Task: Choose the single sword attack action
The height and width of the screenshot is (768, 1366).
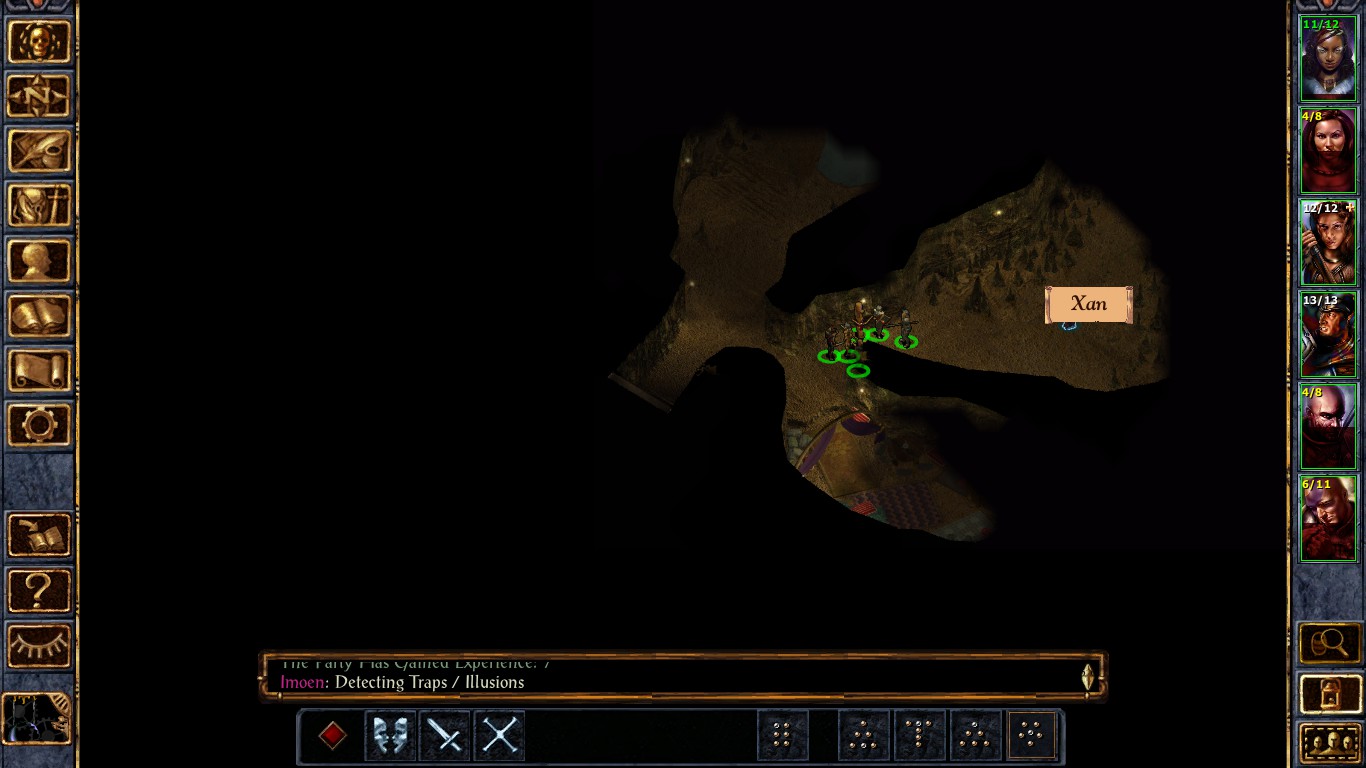Action: (444, 736)
